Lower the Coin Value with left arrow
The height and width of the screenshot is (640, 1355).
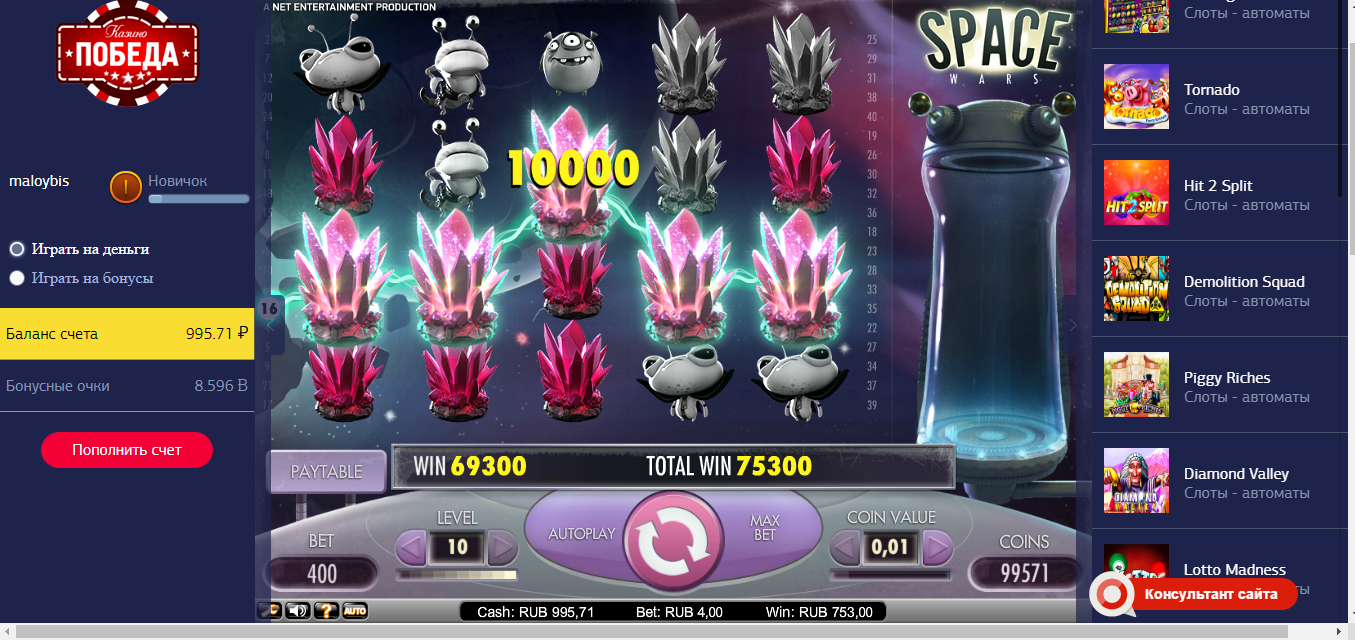coord(845,548)
